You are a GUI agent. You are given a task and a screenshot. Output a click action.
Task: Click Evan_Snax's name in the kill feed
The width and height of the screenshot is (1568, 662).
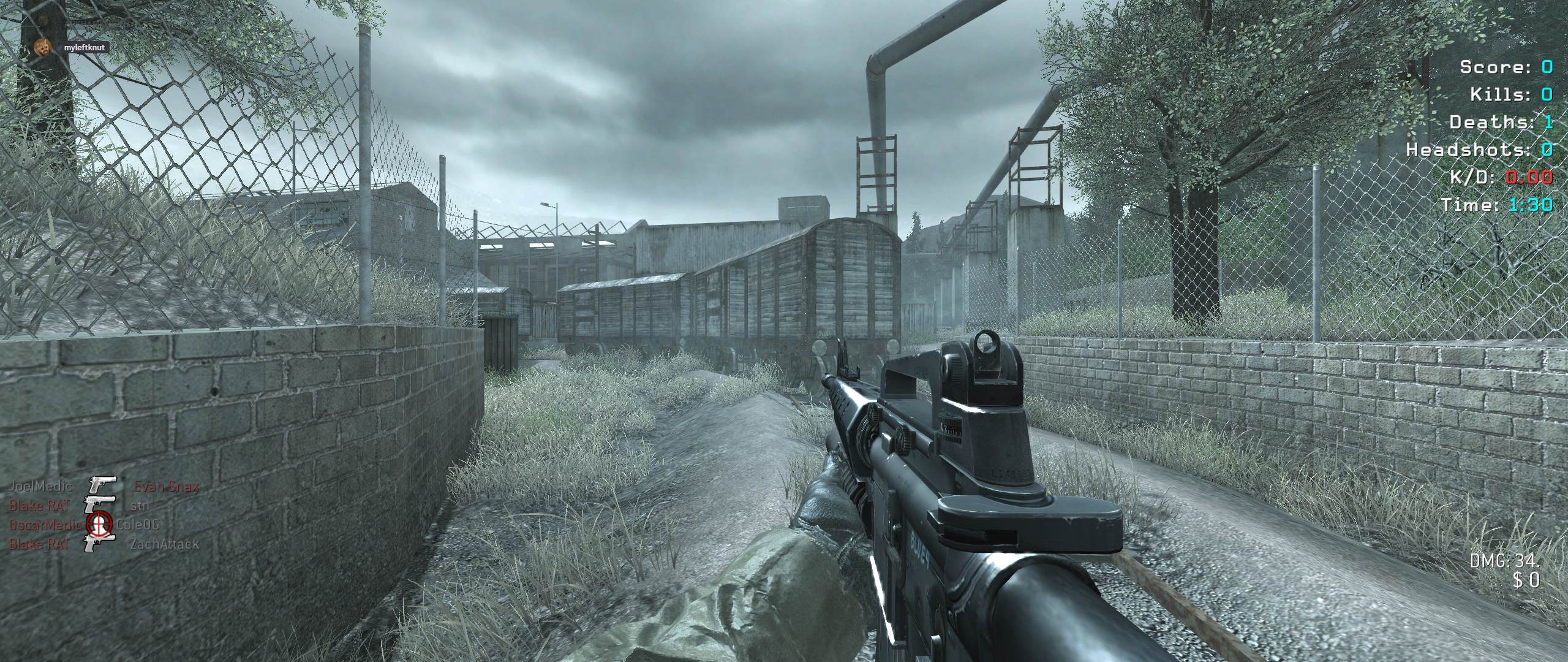[x=166, y=487]
